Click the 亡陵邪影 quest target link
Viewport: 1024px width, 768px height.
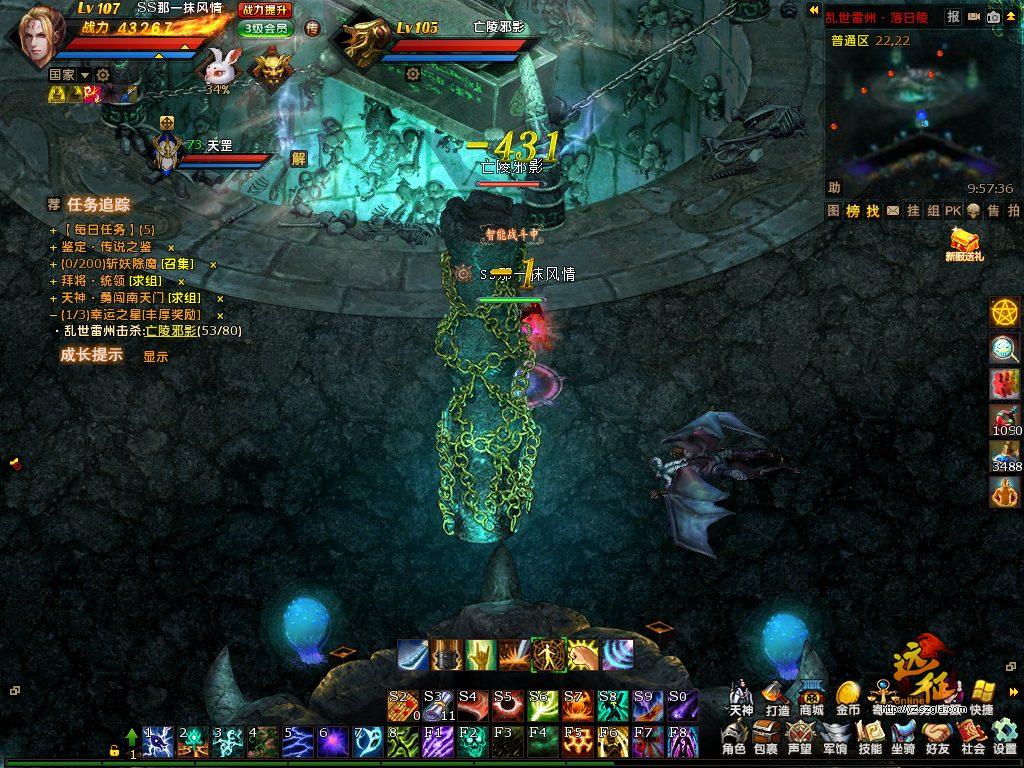click(x=171, y=331)
